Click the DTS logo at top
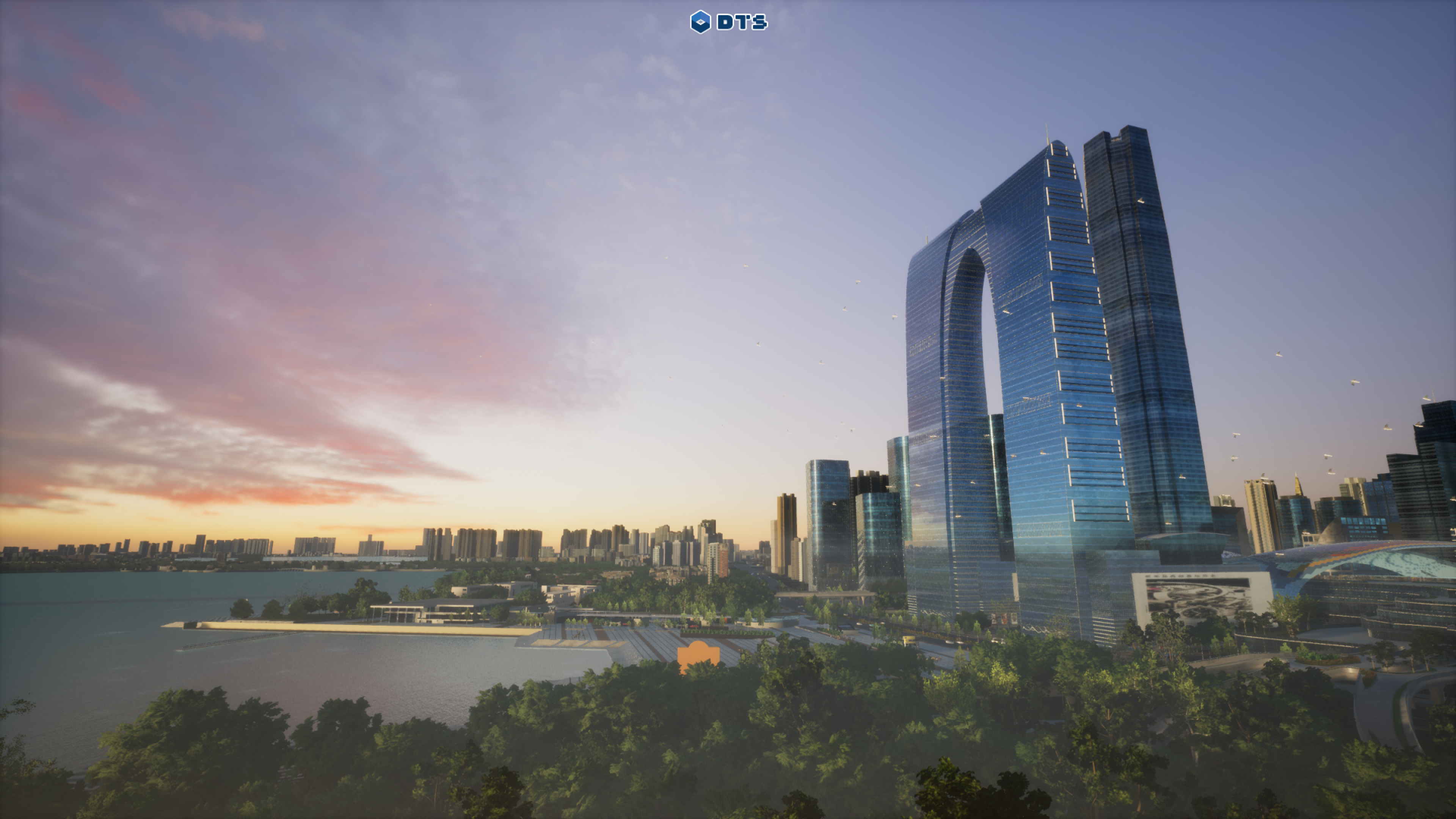The width and height of the screenshot is (1456, 819). click(x=728, y=22)
